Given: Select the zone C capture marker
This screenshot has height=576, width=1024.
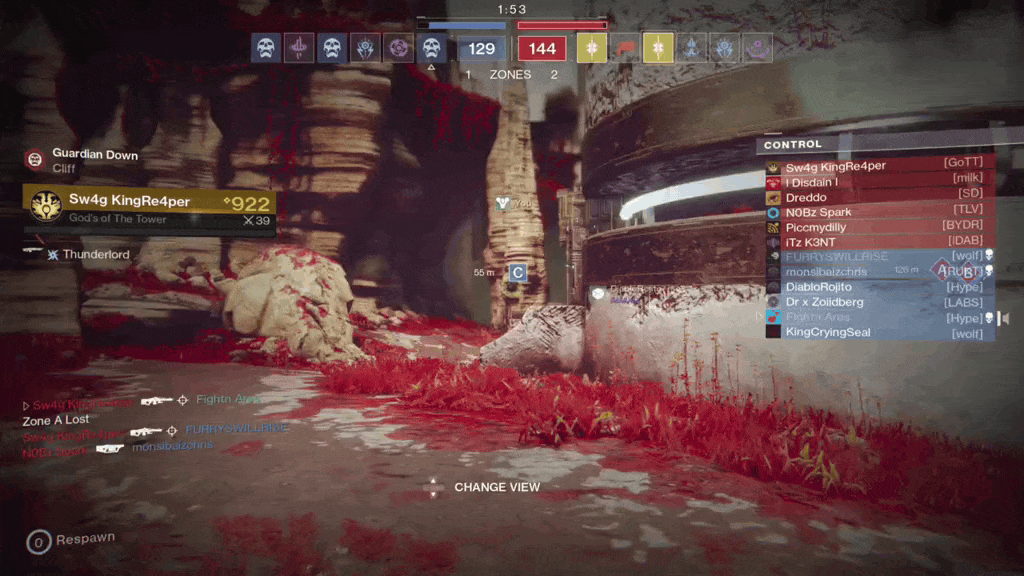Looking at the screenshot, I should pyautogui.click(x=518, y=272).
